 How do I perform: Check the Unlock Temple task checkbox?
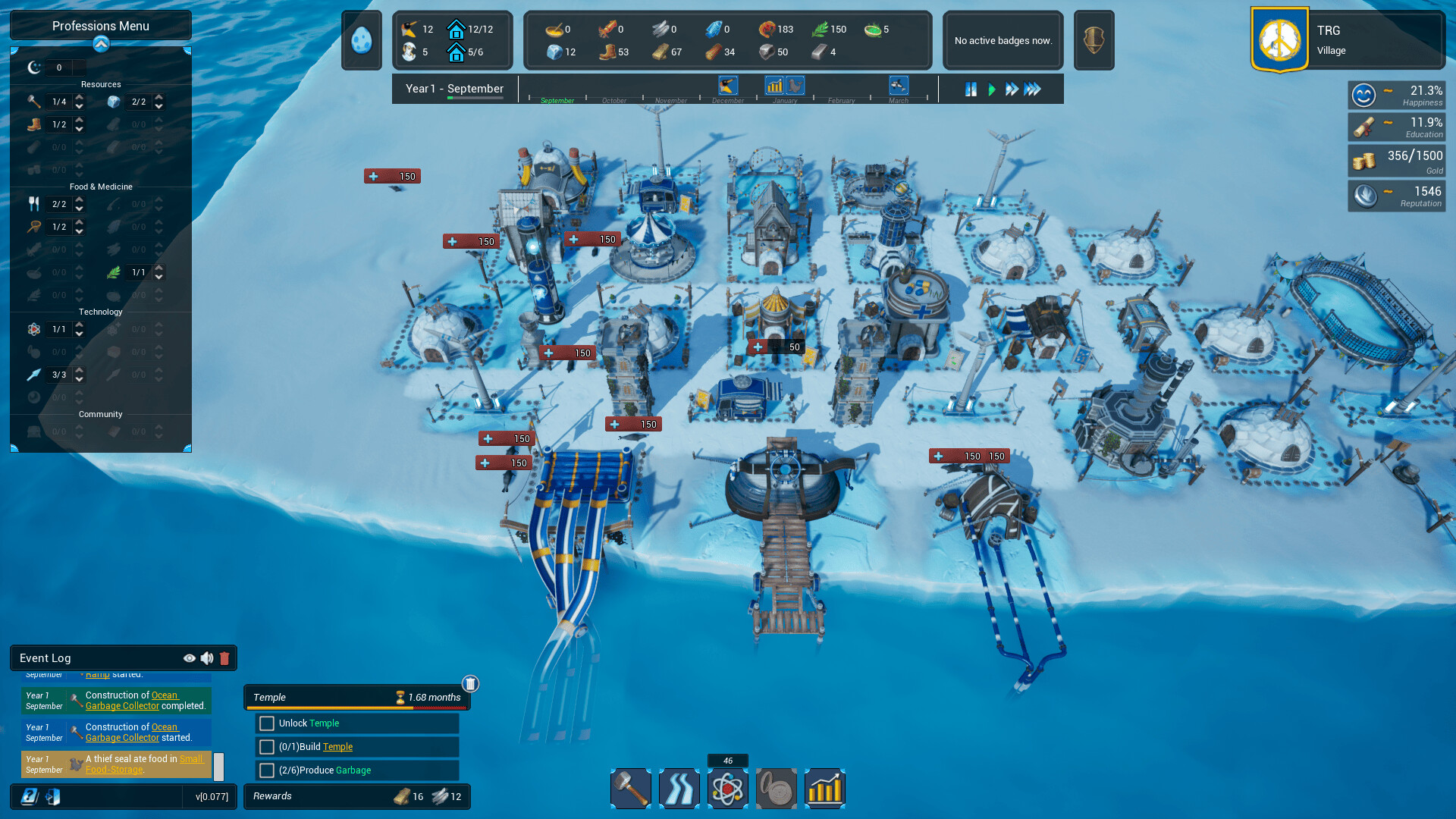coord(267,723)
